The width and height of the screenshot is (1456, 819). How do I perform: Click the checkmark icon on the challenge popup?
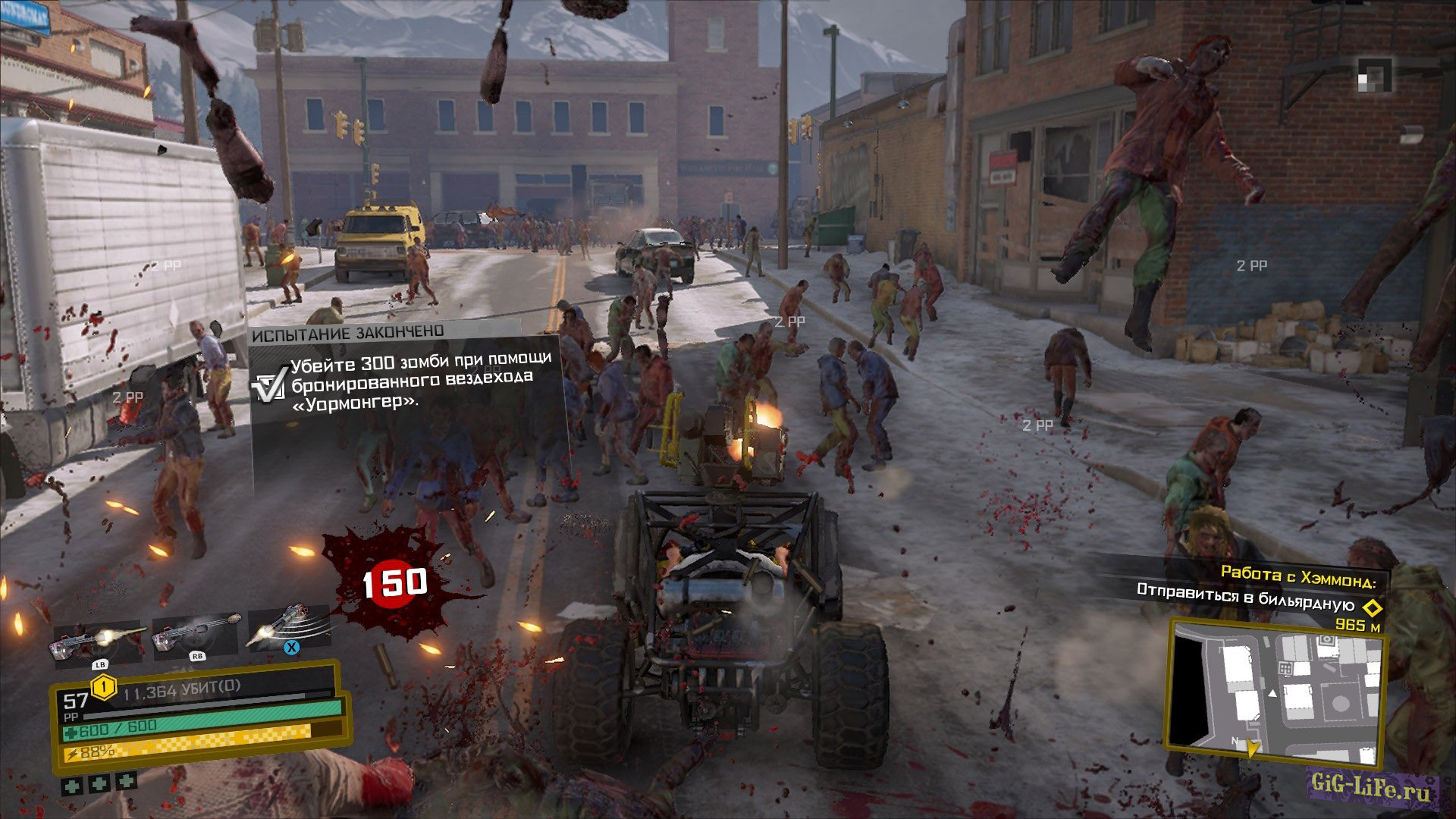coord(269,384)
